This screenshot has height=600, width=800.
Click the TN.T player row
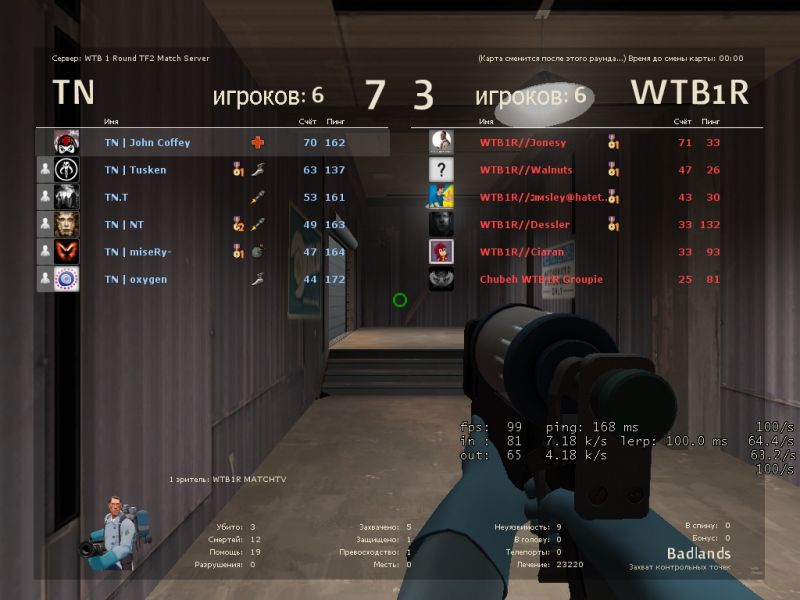point(116,197)
